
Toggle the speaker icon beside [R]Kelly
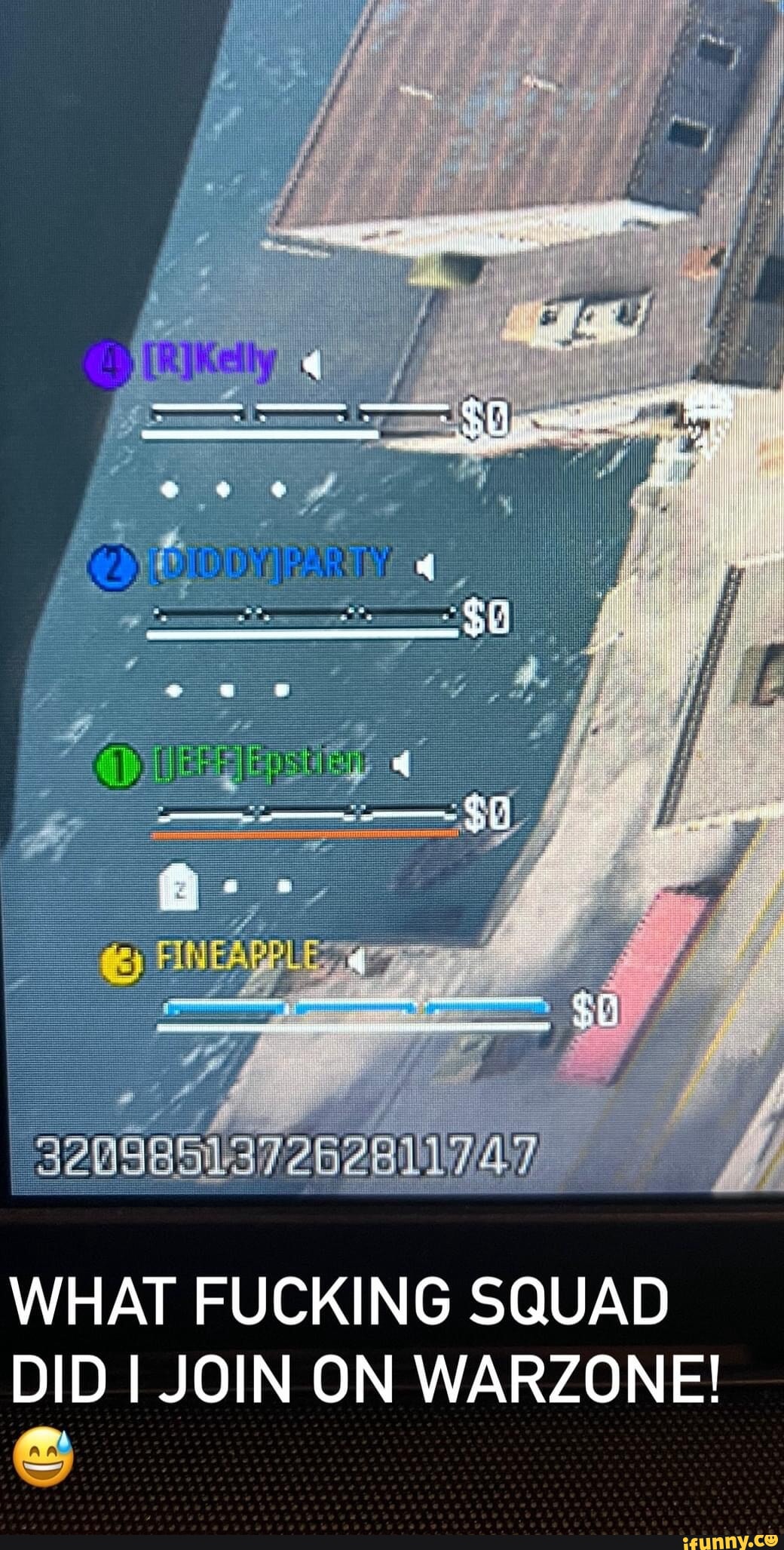tap(311, 367)
